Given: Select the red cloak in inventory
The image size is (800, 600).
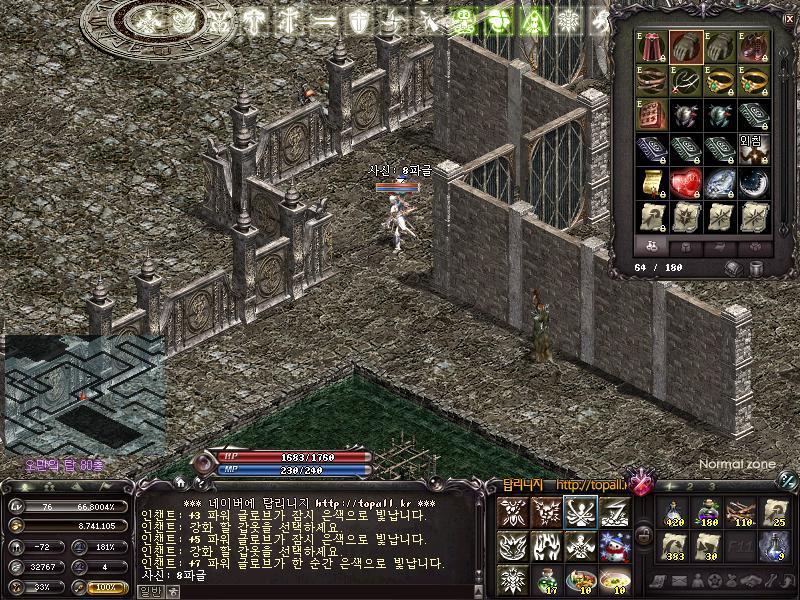Looking at the screenshot, I should click(653, 45).
